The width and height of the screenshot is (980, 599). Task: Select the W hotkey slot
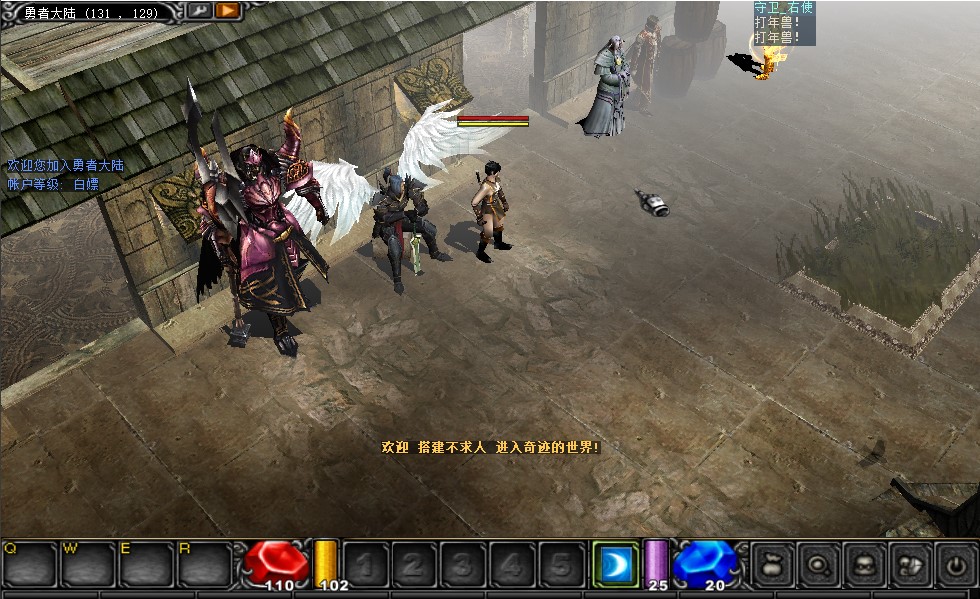coord(88,564)
